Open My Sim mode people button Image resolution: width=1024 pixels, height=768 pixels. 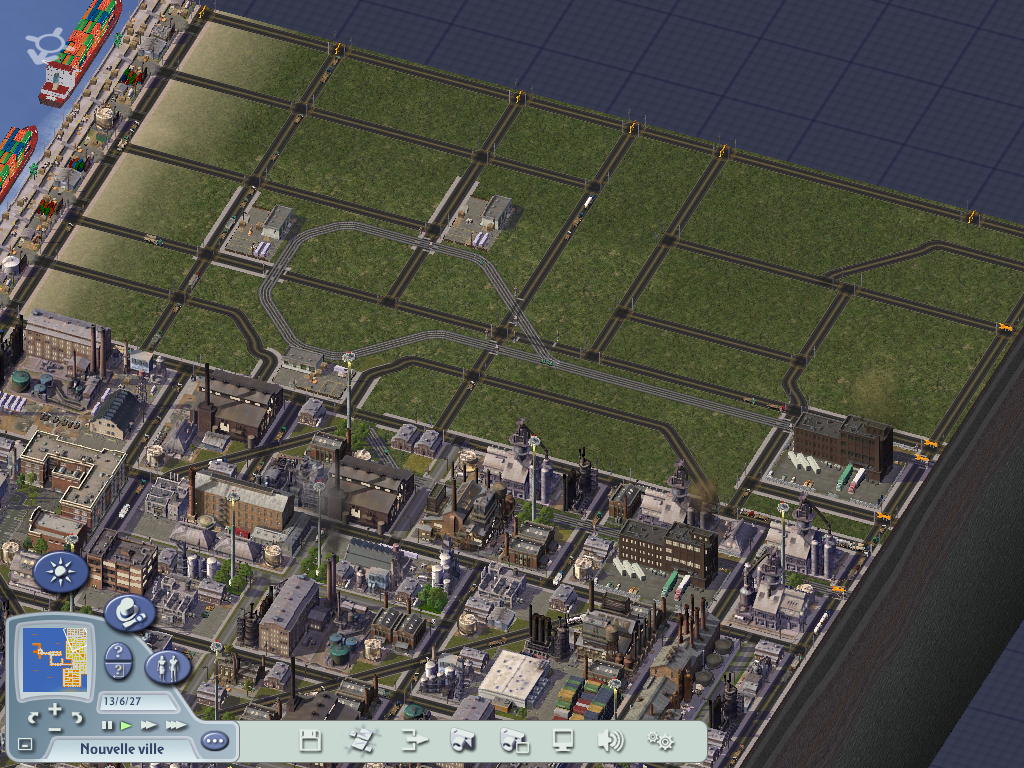click(167, 666)
